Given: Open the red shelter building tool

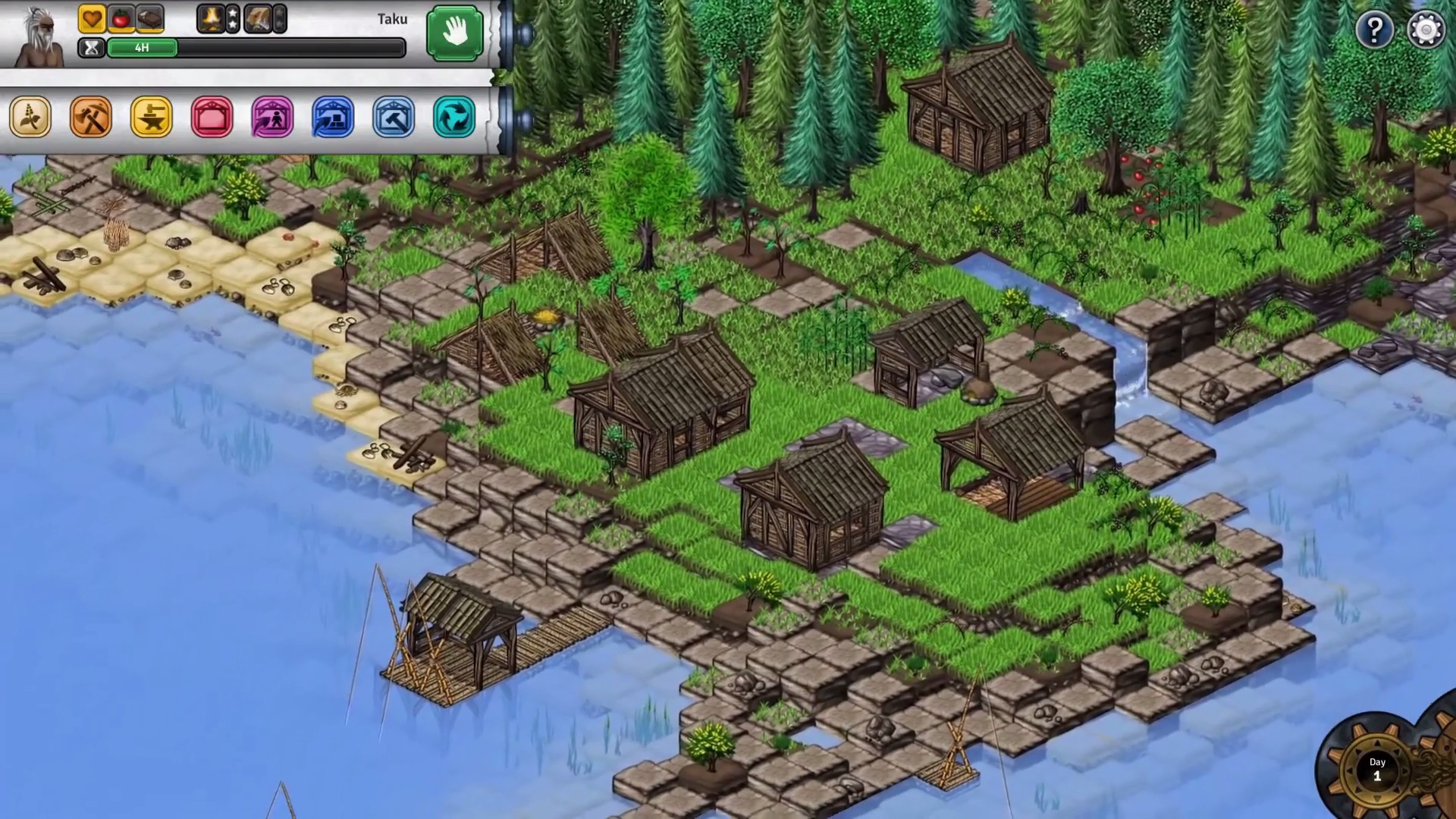Looking at the screenshot, I should click(212, 118).
